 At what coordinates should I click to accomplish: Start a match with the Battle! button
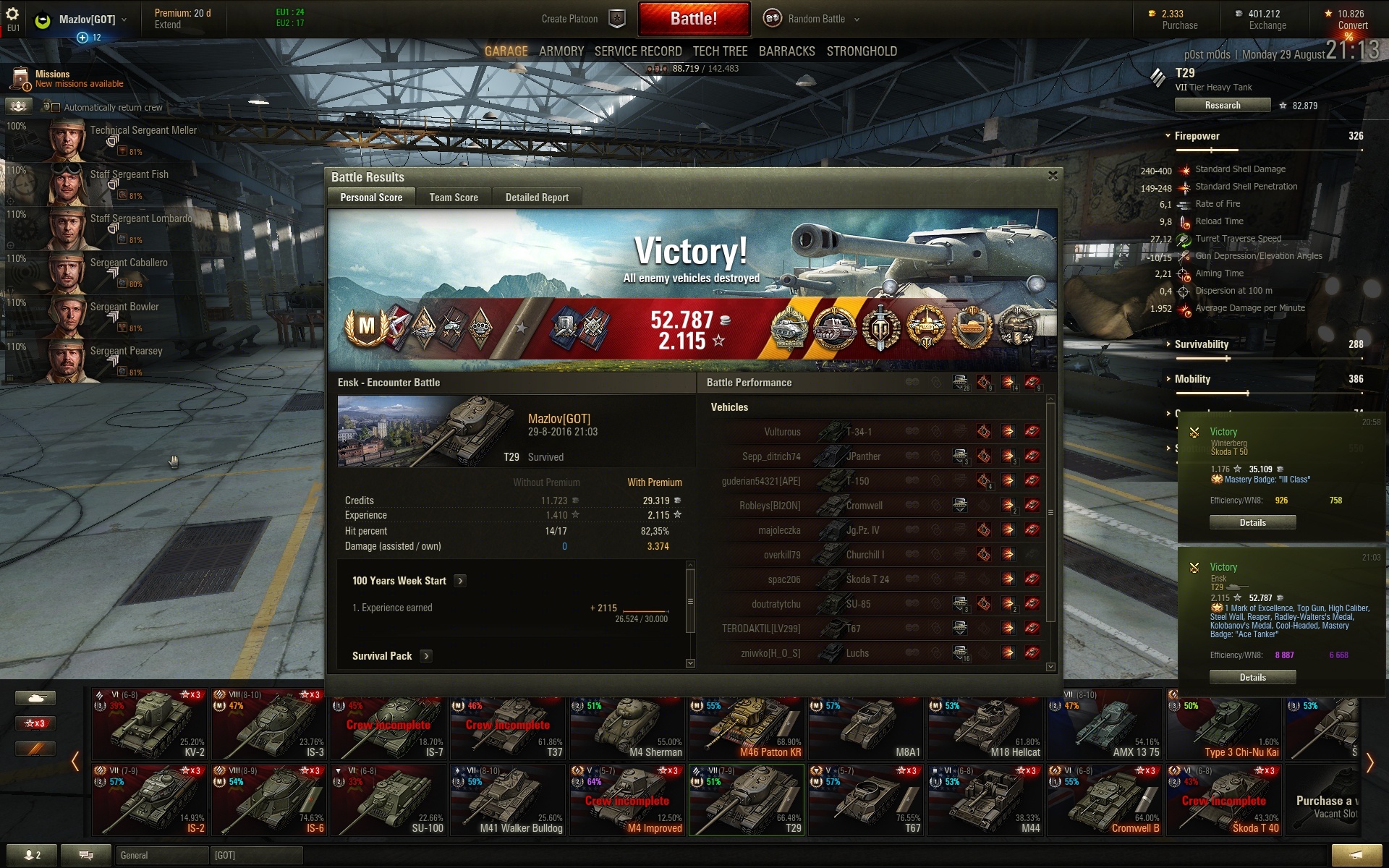pyautogui.click(x=694, y=19)
